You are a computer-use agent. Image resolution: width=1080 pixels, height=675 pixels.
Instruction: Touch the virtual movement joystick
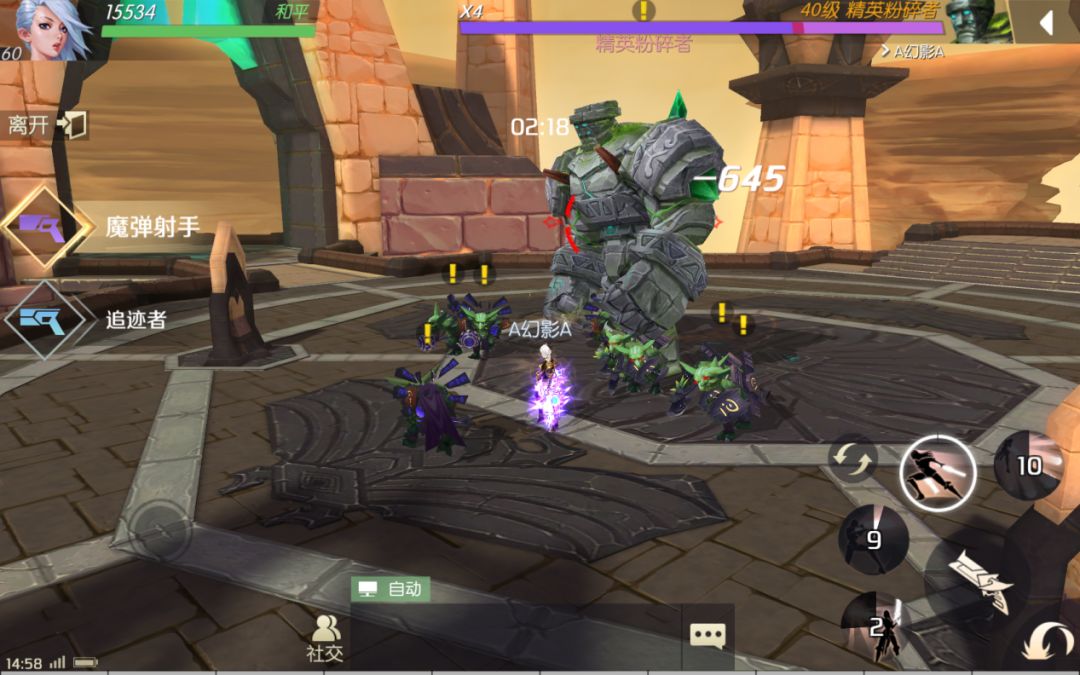161,532
